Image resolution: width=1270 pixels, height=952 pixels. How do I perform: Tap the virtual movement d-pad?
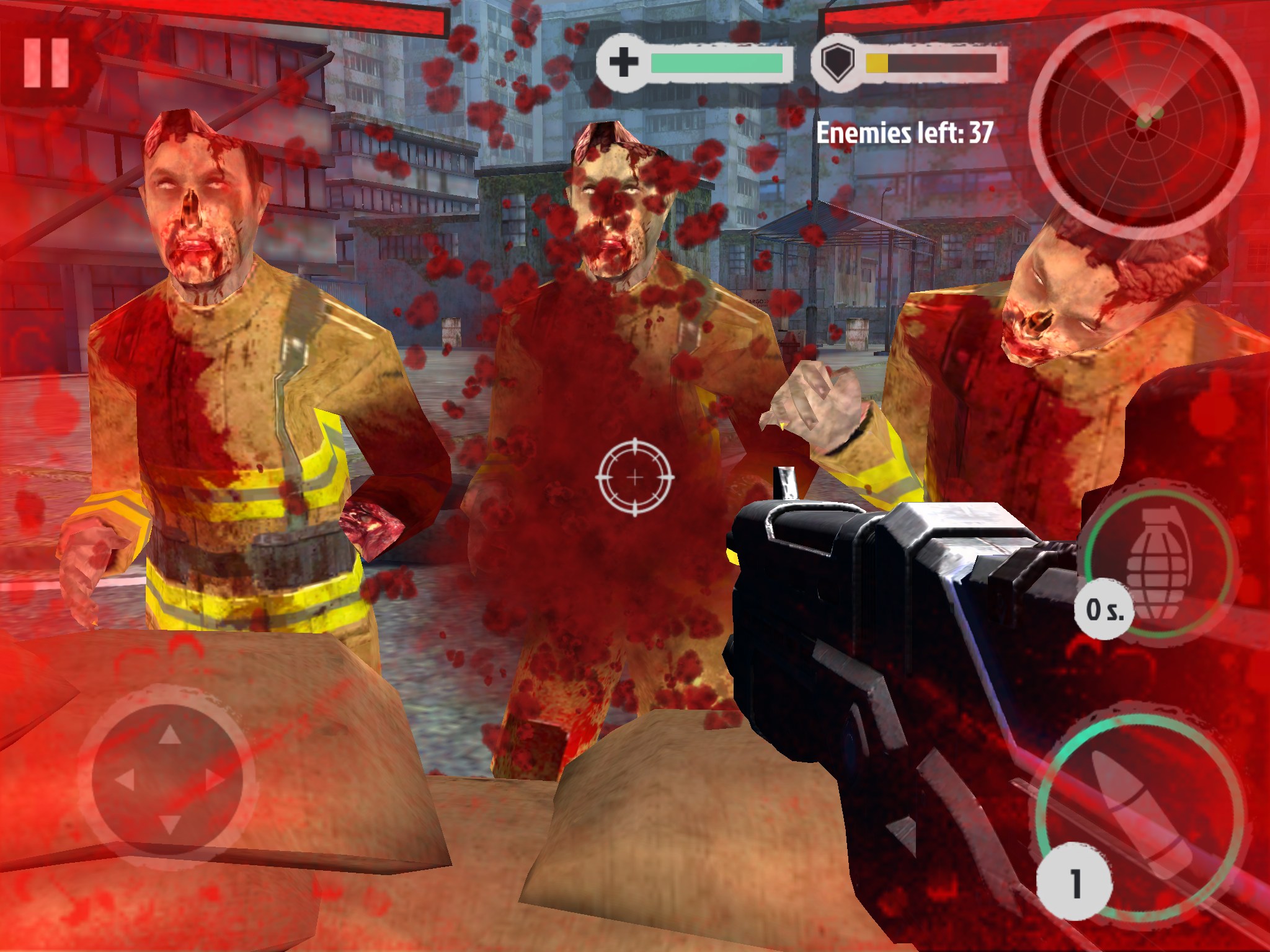(169, 780)
